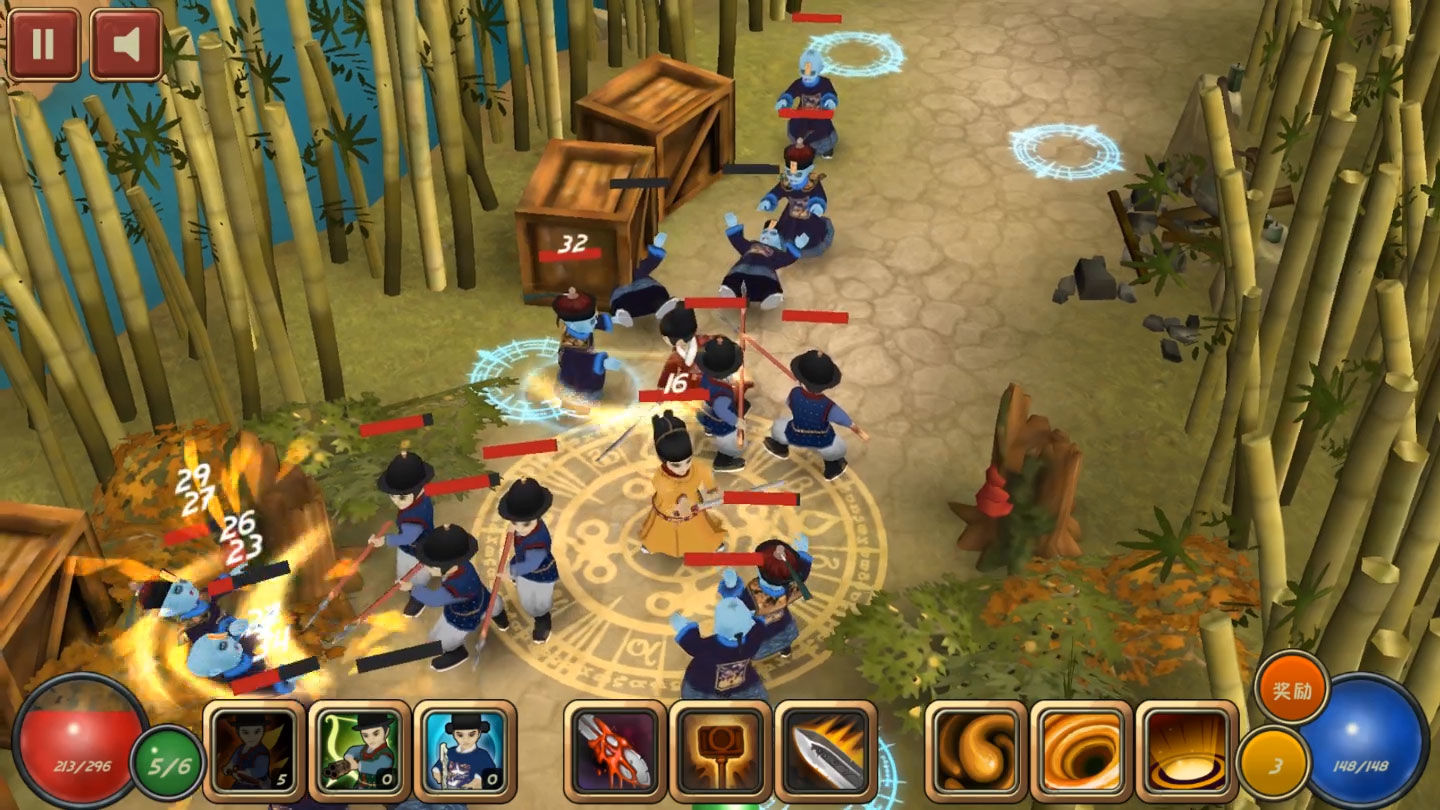
Task: Trigger the flaming blade skill
Action: (826, 751)
